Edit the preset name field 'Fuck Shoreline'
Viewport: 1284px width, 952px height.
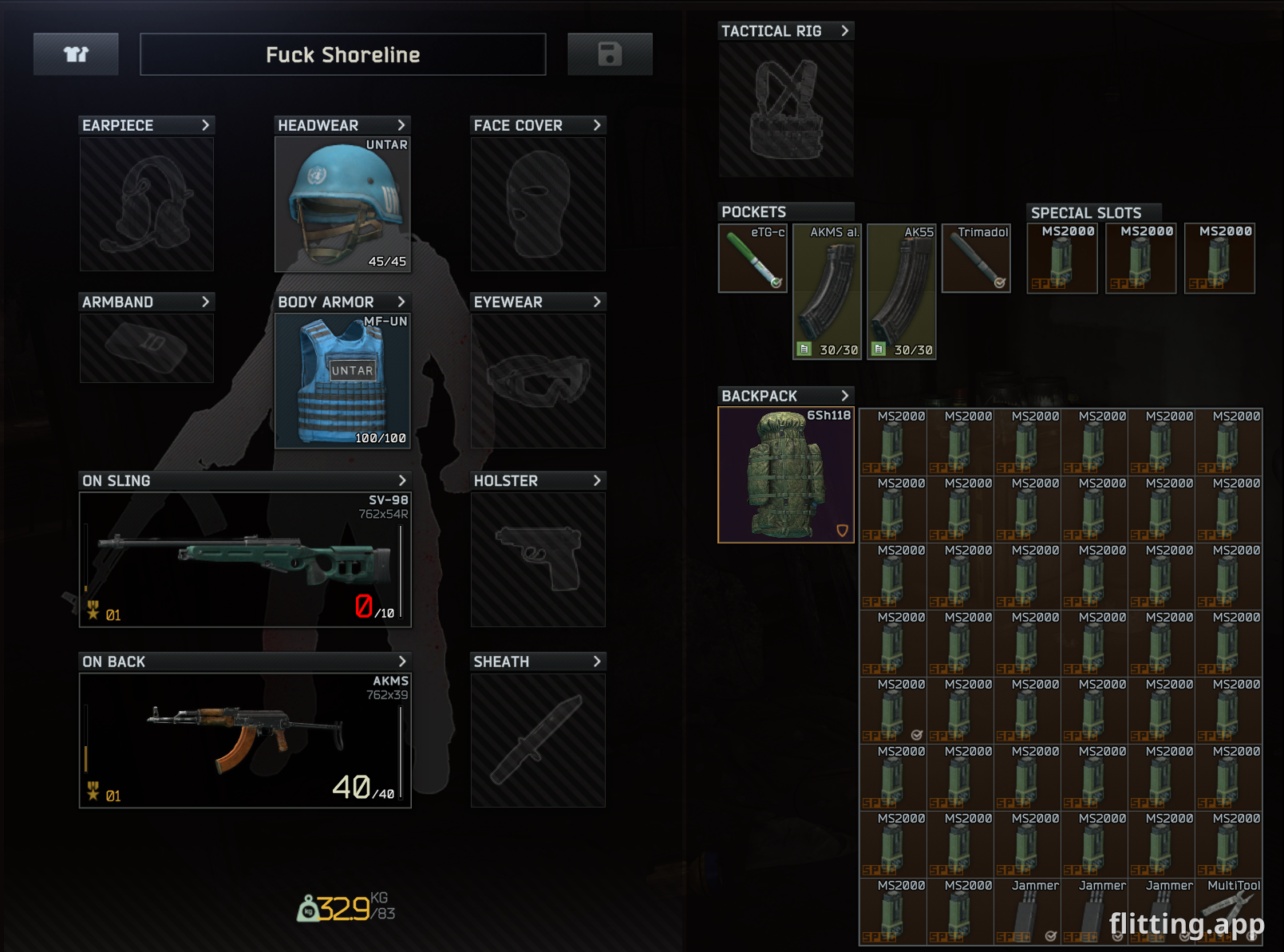tap(343, 54)
